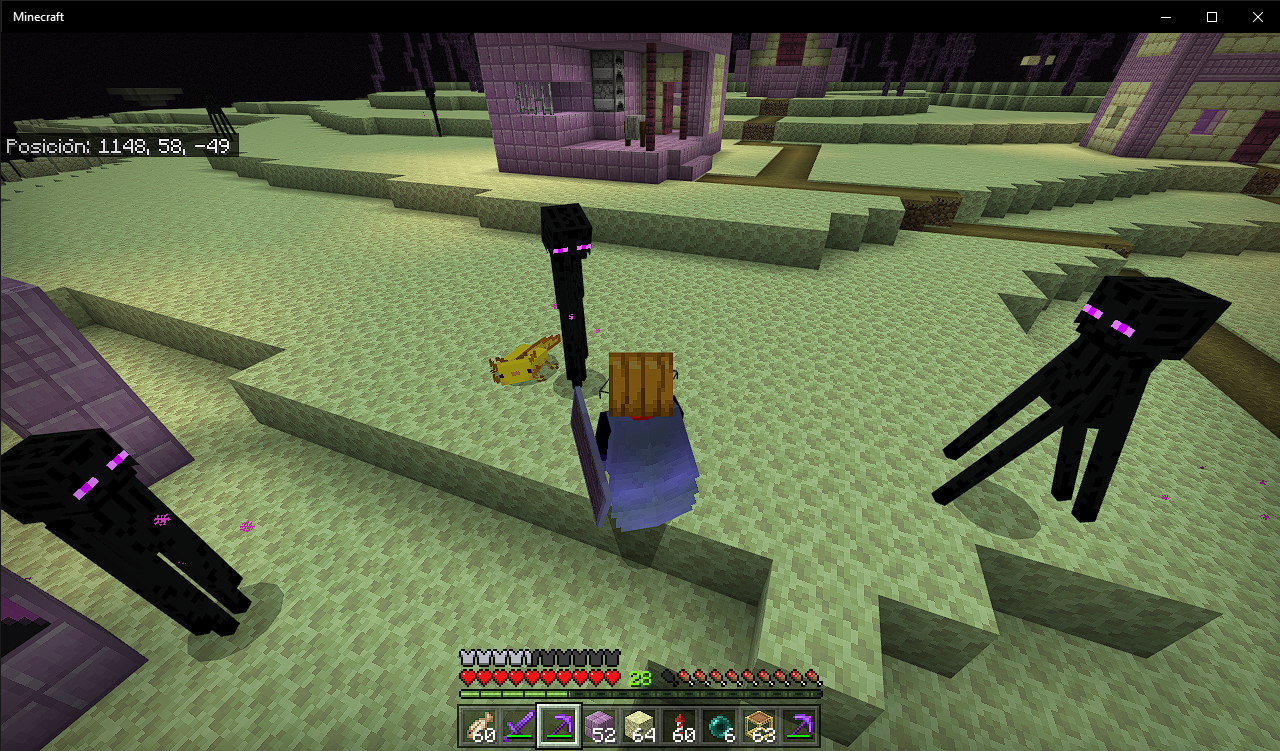This screenshot has width=1280, height=751.
Task: Switch to the scaffolding stack
Action: coord(760,726)
